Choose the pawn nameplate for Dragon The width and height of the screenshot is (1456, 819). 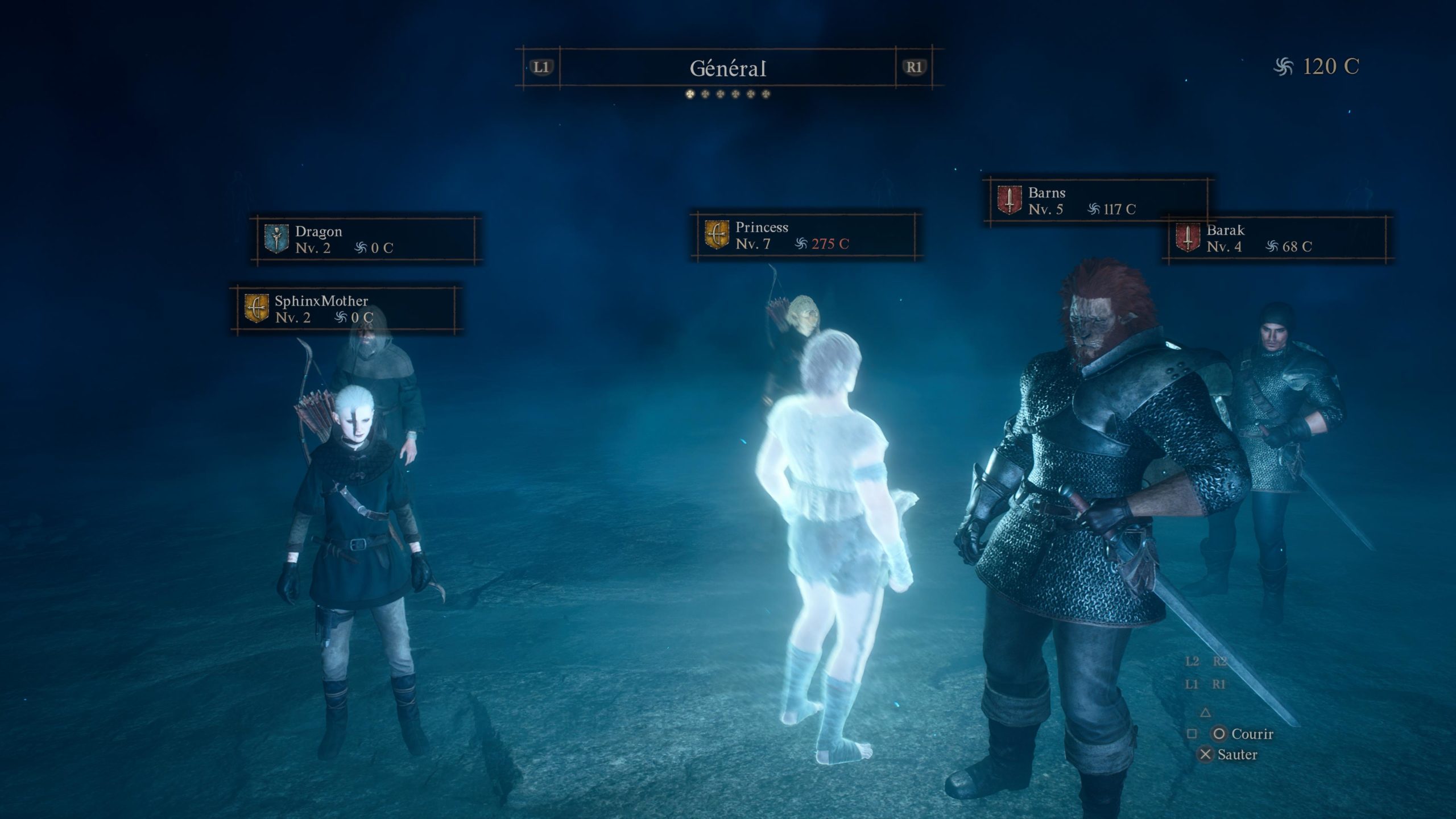[x=366, y=239]
